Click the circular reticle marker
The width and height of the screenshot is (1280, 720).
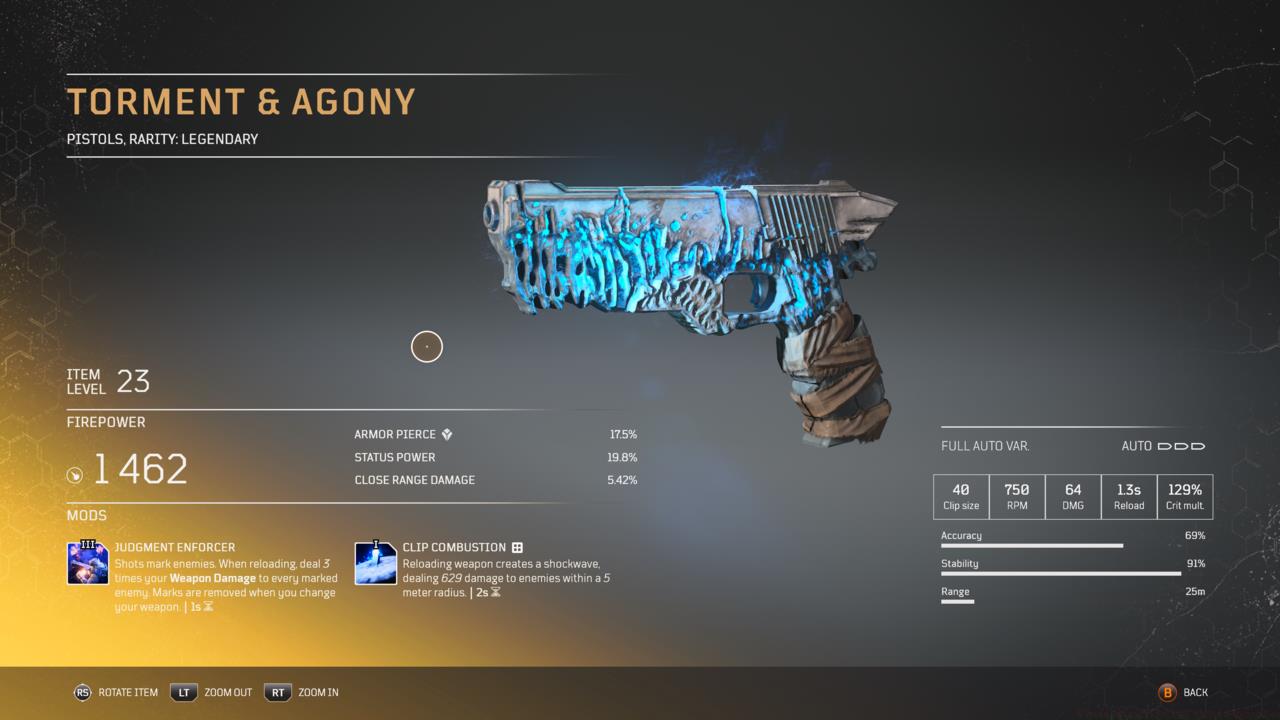click(x=427, y=346)
